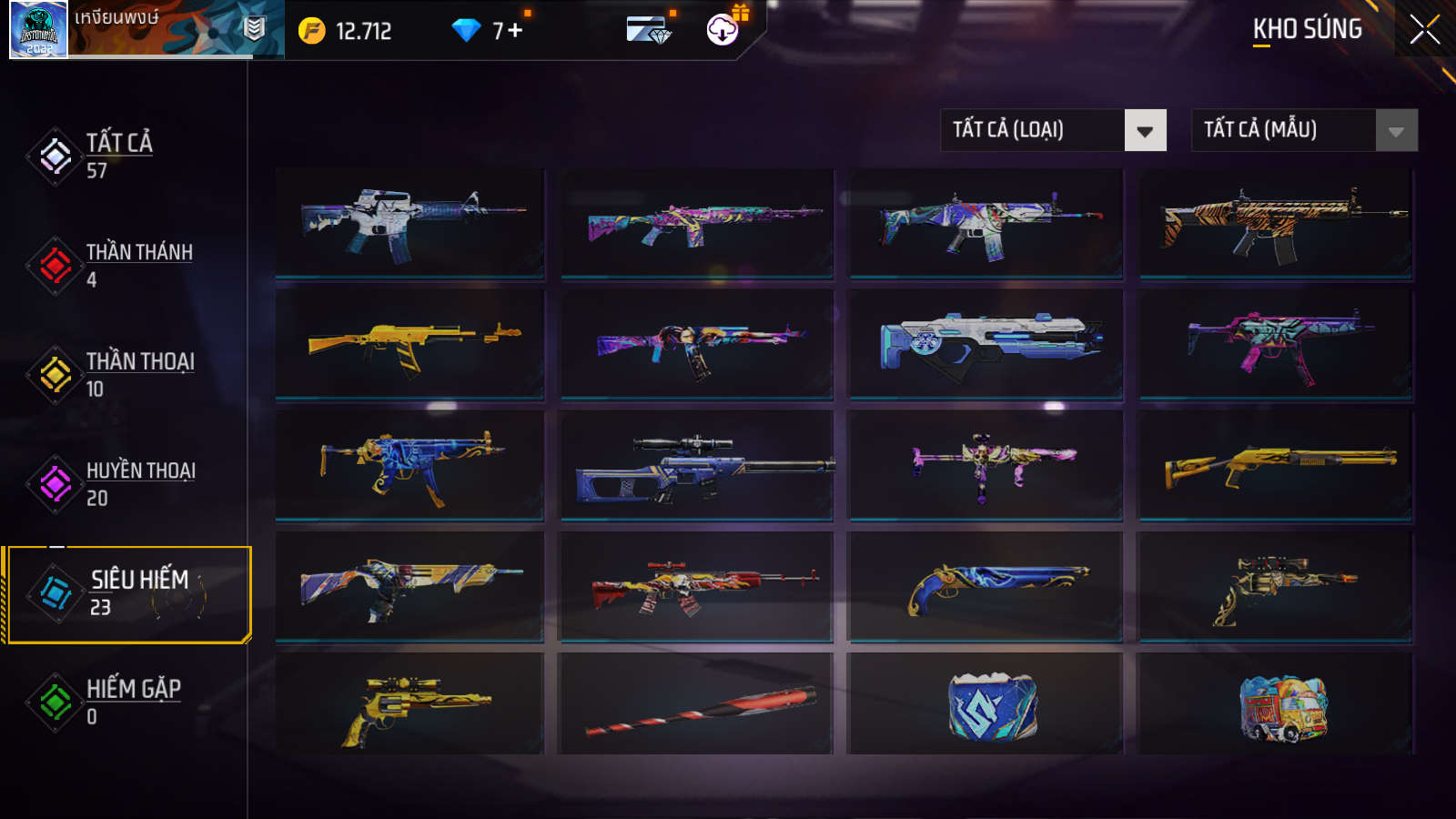Open the Tất Cả (Mẫu) skin dropdown
This screenshot has height=819, width=1456.
pyautogui.click(x=1304, y=130)
